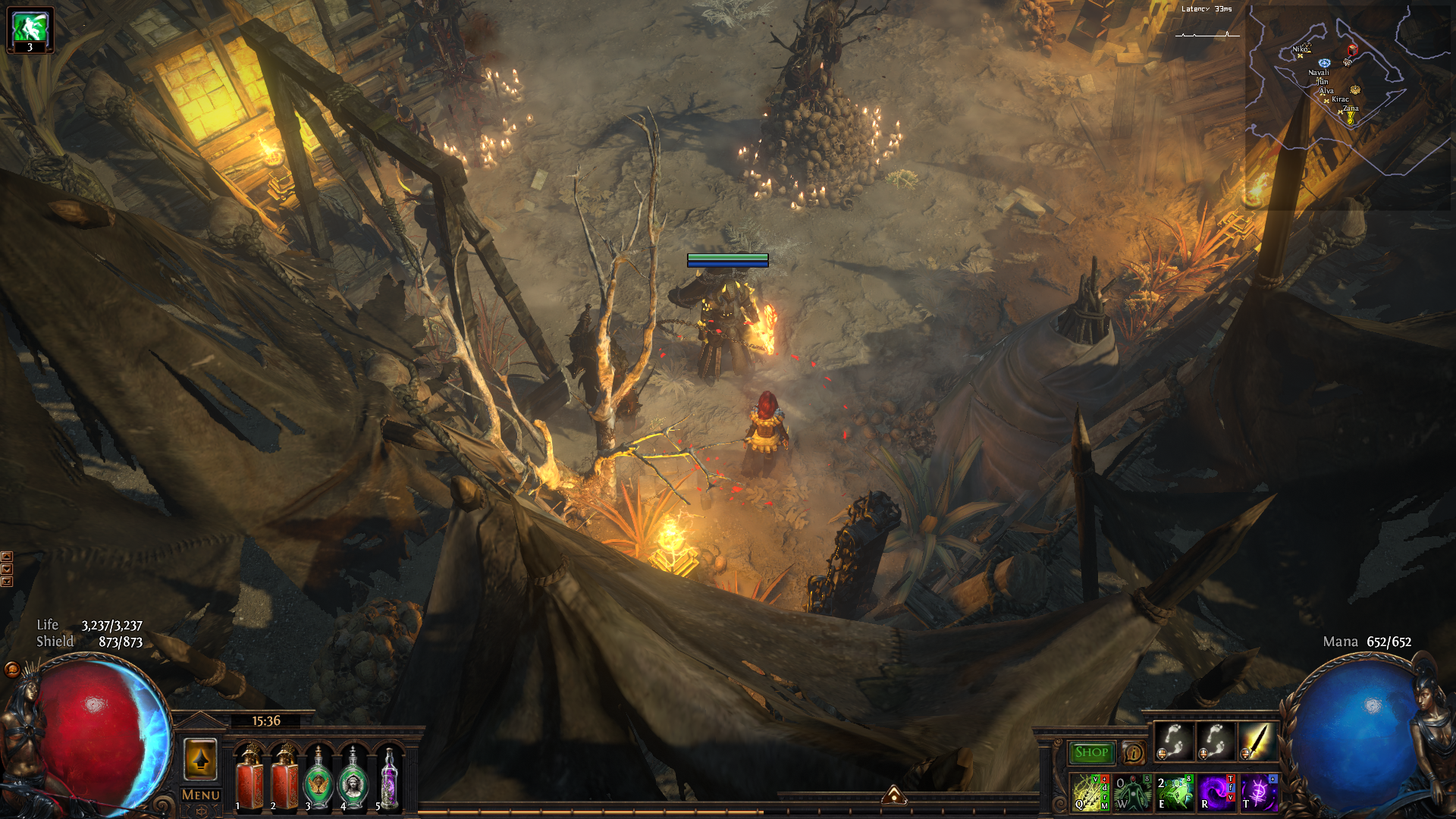Click the red-outlined stash marker on minimap
This screenshot has height=819, width=1456.
pos(1352,50)
